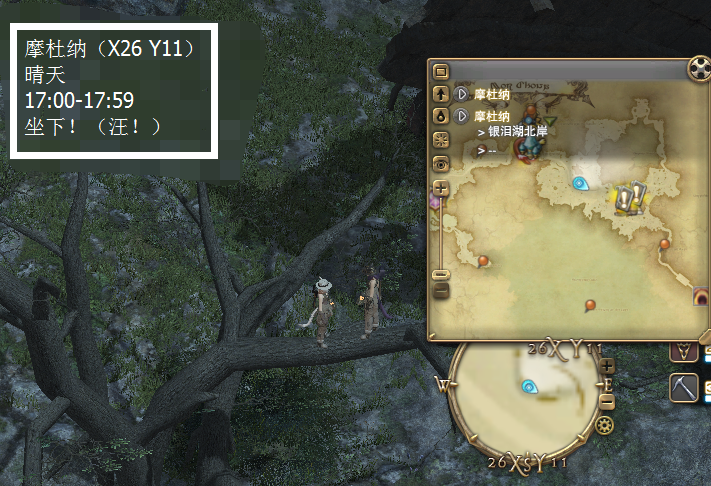
Task: Select the pickaxe miner icon
Action: [x=684, y=387]
